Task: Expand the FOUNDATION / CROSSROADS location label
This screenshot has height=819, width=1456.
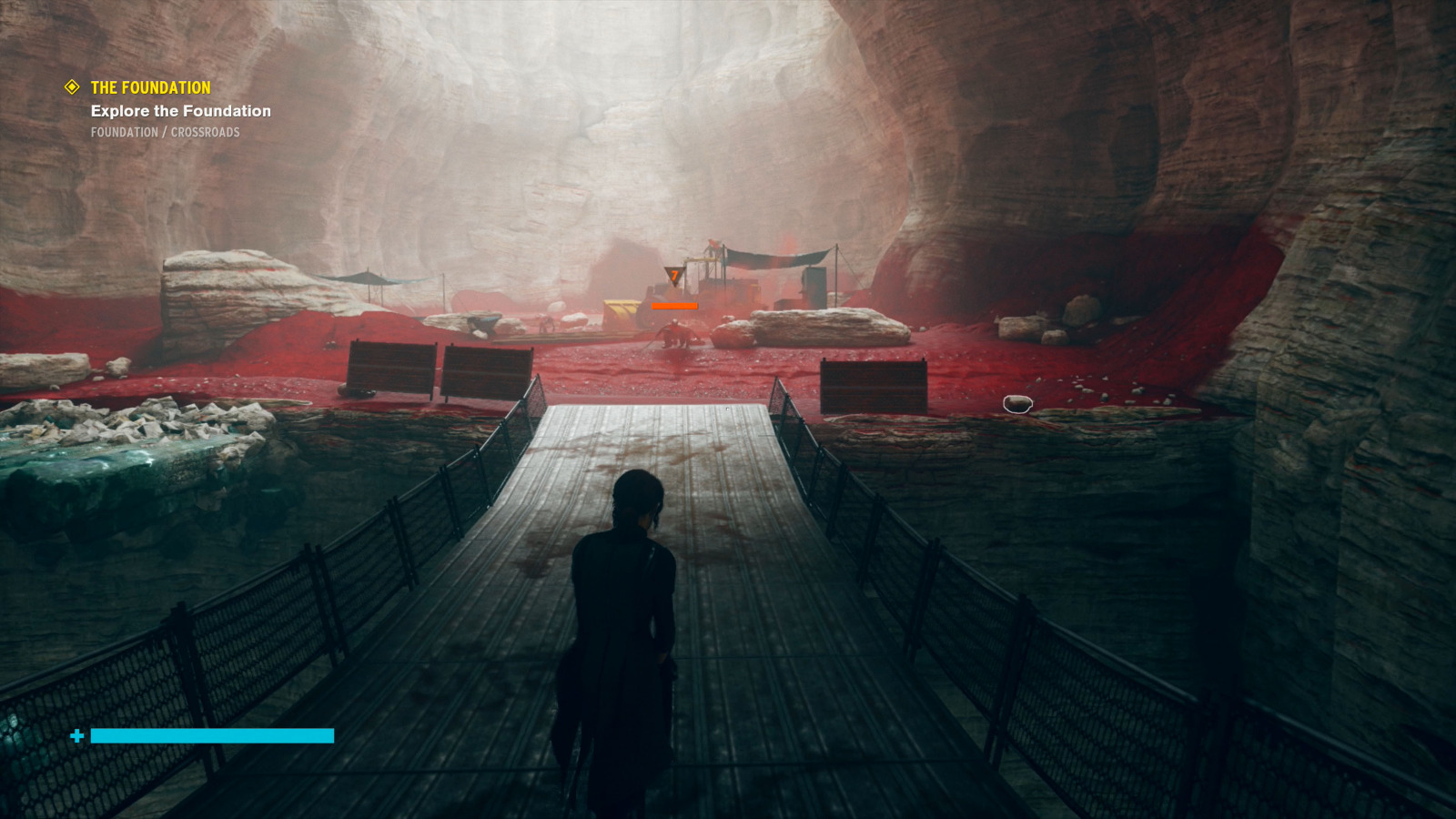Action: pyautogui.click(x=166, y=133)
